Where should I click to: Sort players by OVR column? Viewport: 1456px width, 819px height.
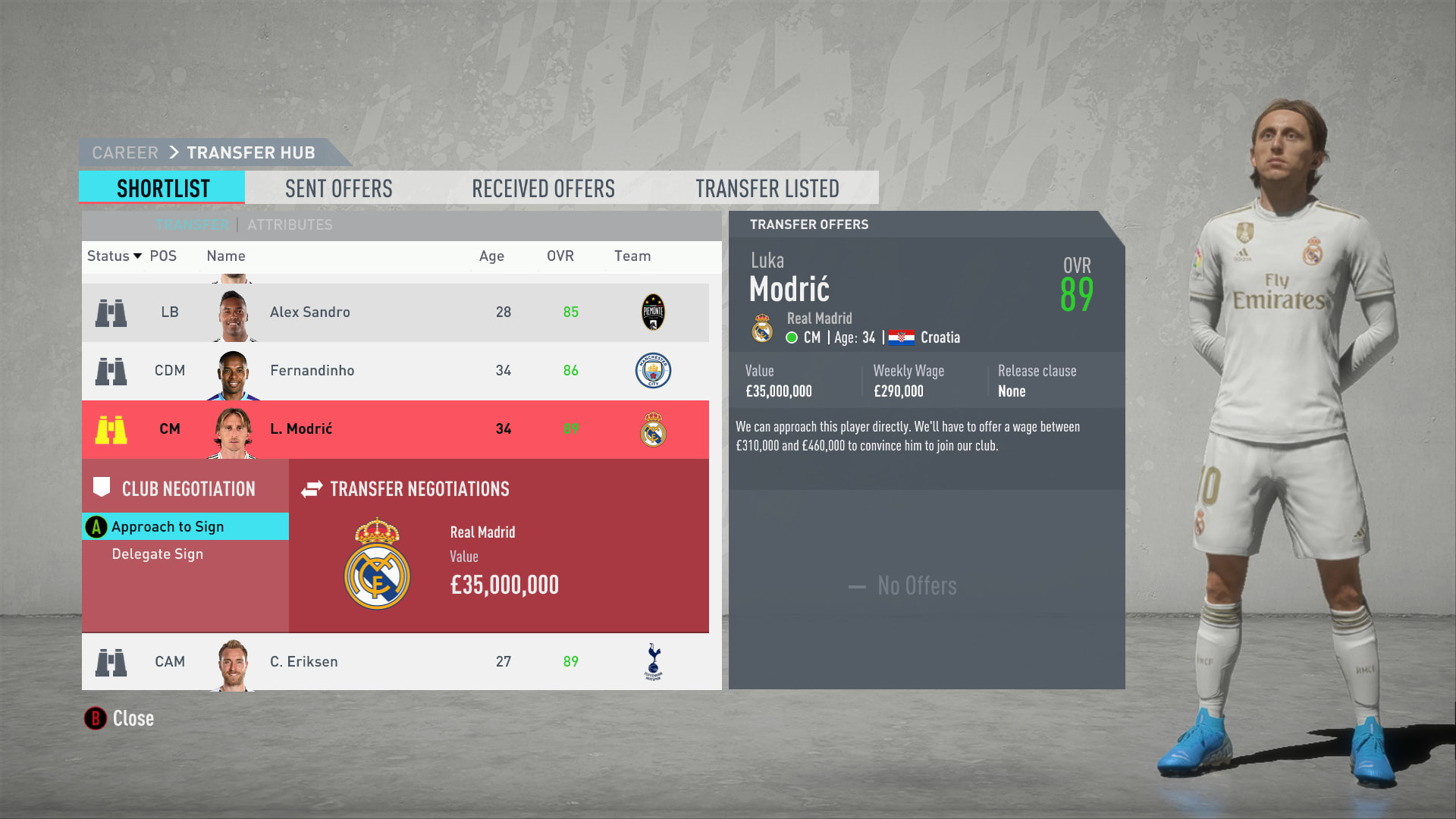pyautogui.click(x=560, y=256)
